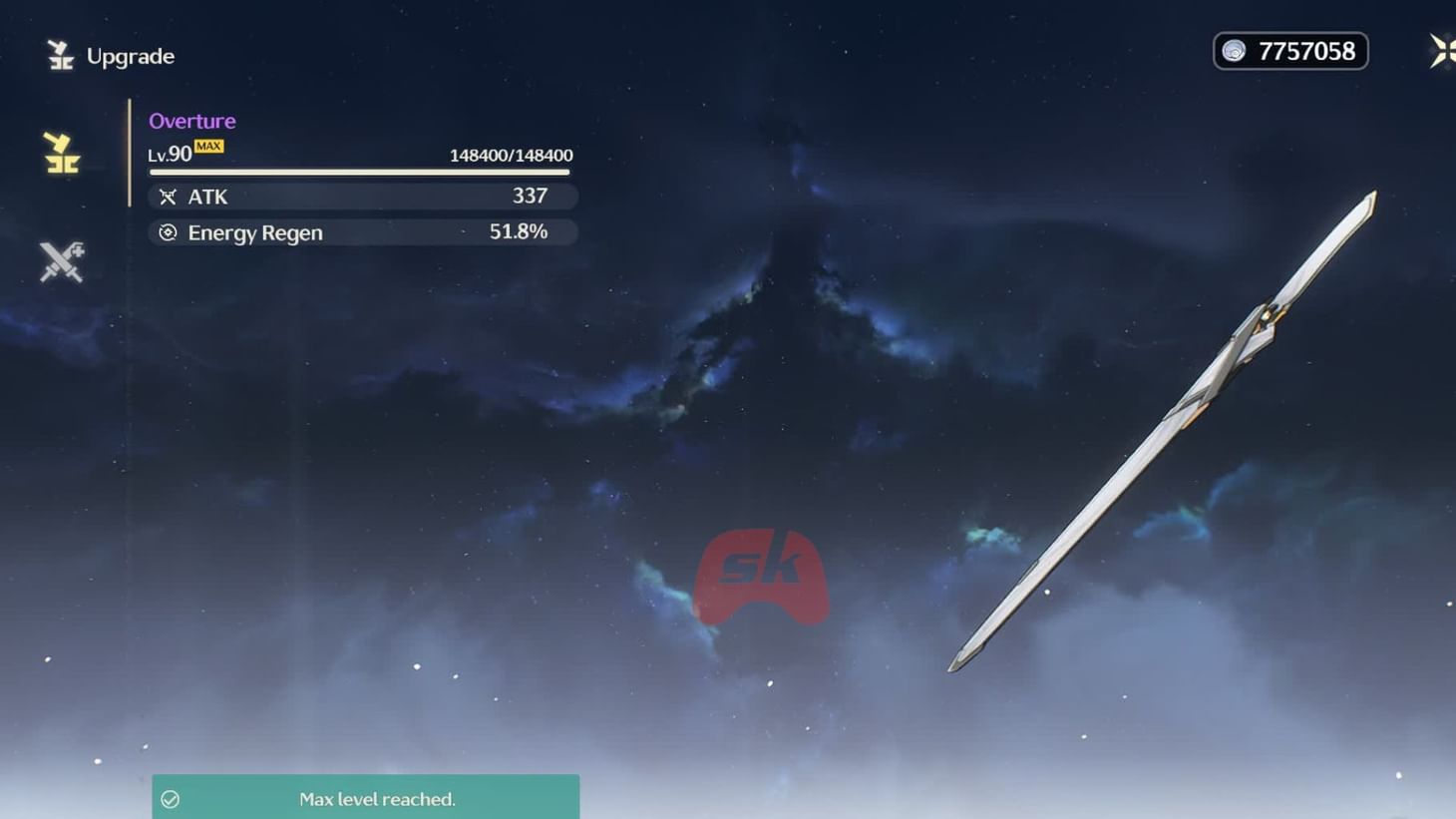Click the weapon EXP progress bar
The image size is (1456, 819).
click(361, 172)
